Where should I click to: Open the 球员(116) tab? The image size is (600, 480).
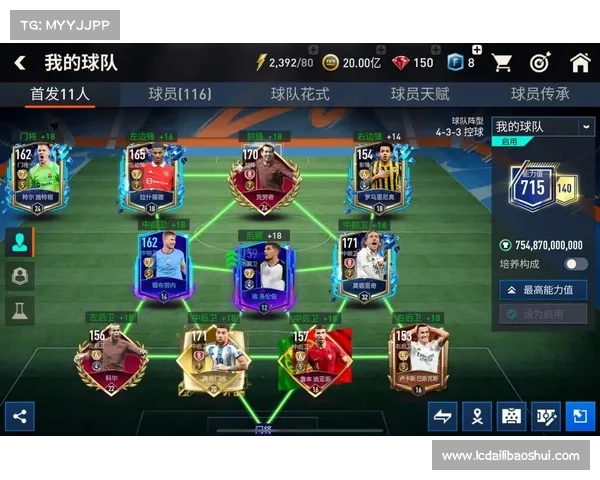[180, 94]
